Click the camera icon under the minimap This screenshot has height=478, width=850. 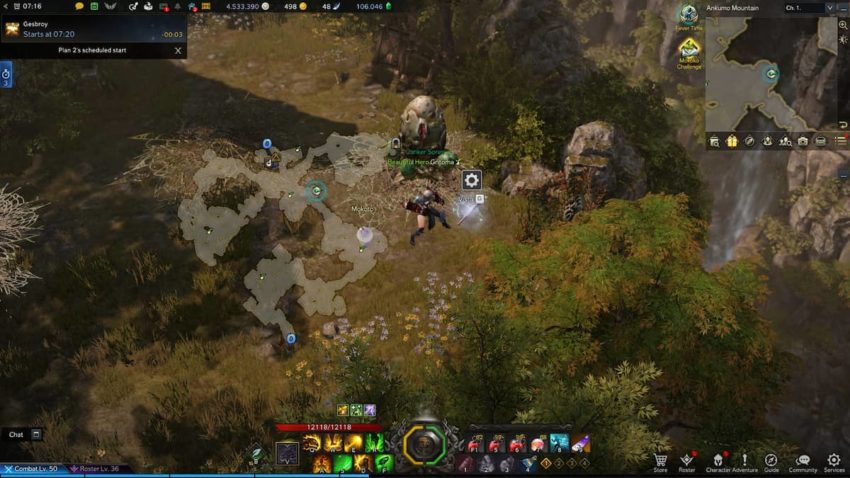point(803,141)
